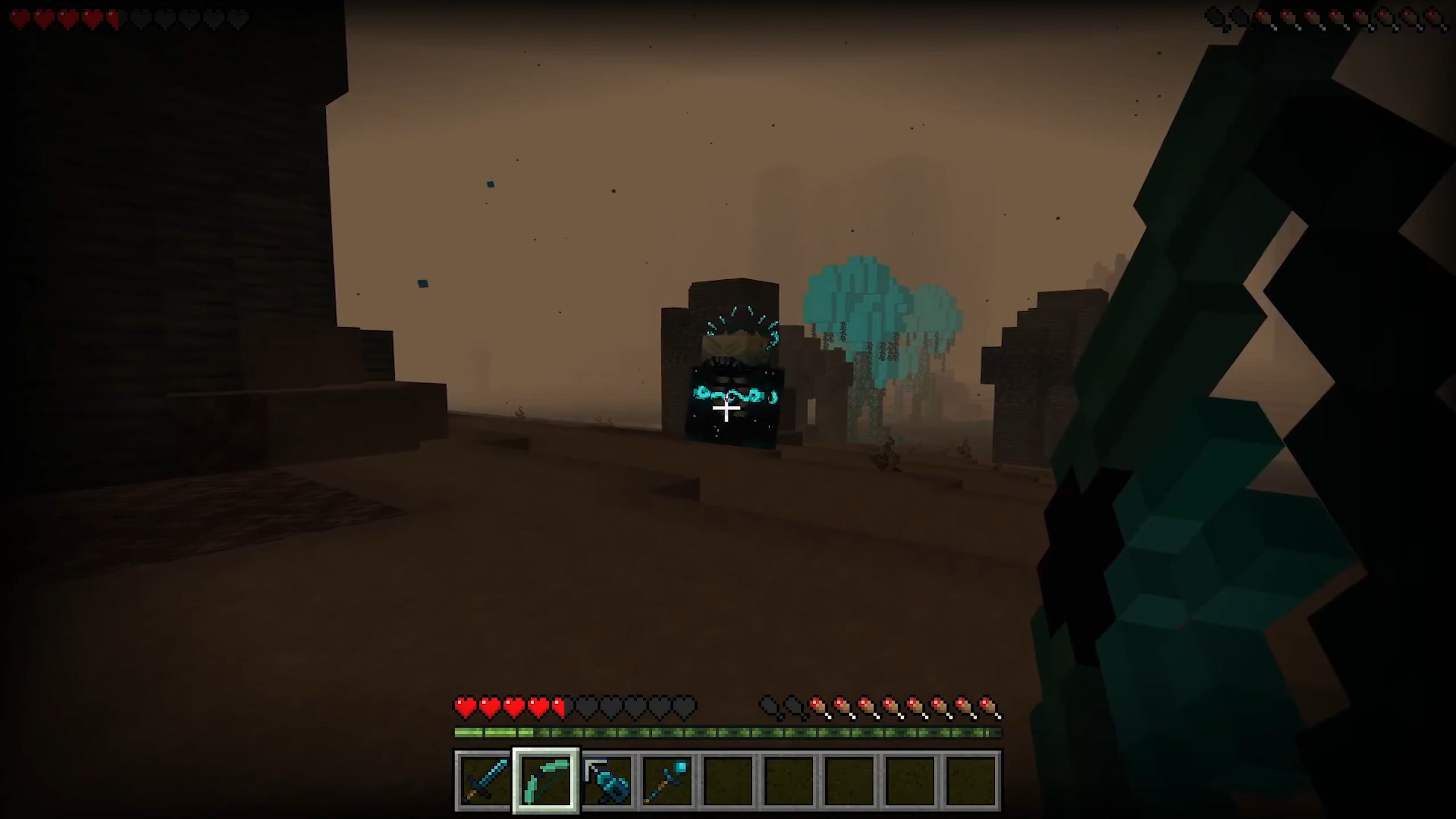
Task: Click the held bow in the player's hand
Action: click(1223, 398)
